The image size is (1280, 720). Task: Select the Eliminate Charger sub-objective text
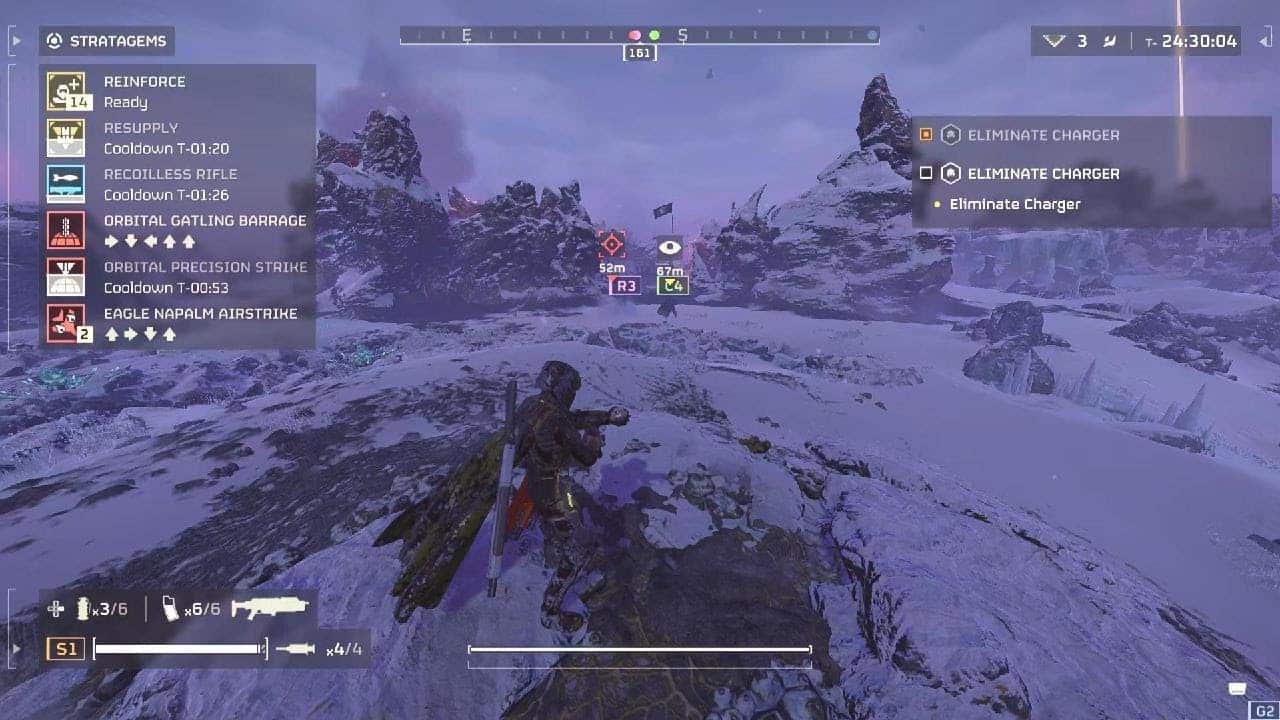1015,203
